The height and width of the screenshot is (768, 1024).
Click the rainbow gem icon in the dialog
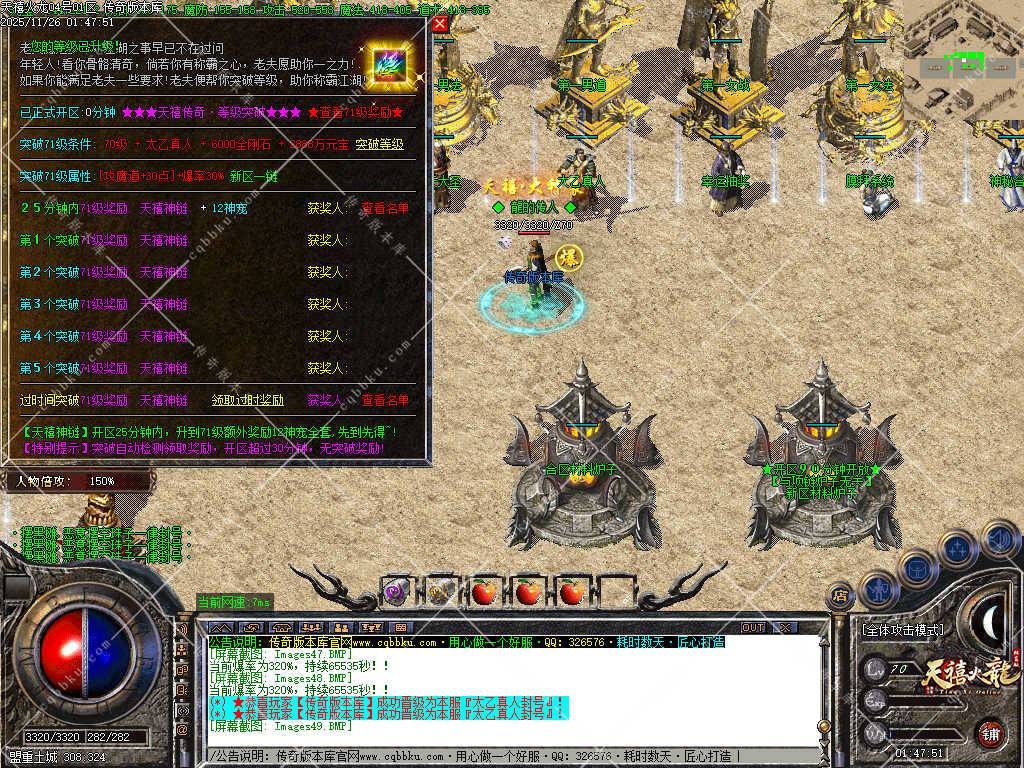click(386, 64)
